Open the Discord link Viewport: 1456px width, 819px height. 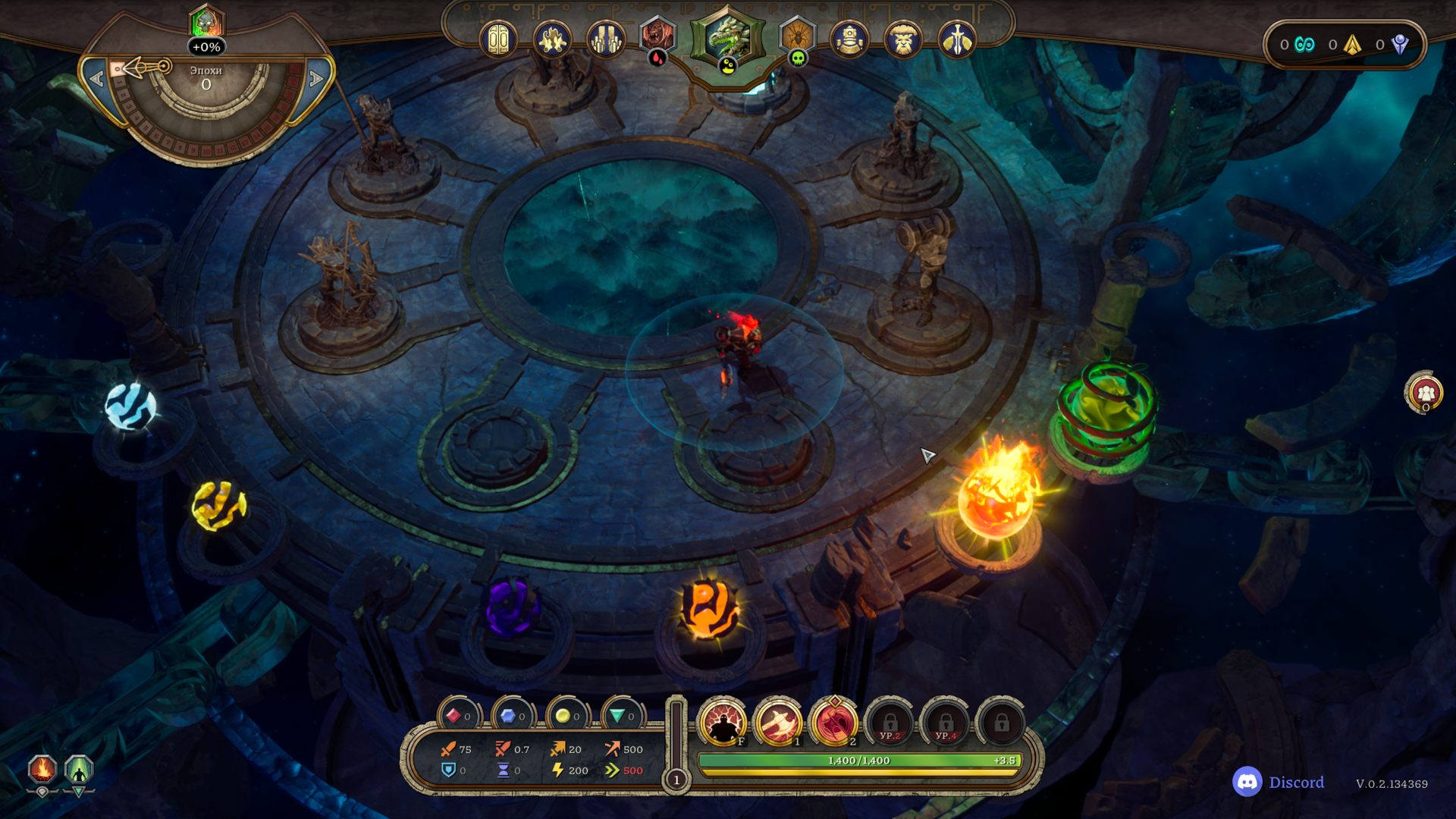click(1279, 782)
